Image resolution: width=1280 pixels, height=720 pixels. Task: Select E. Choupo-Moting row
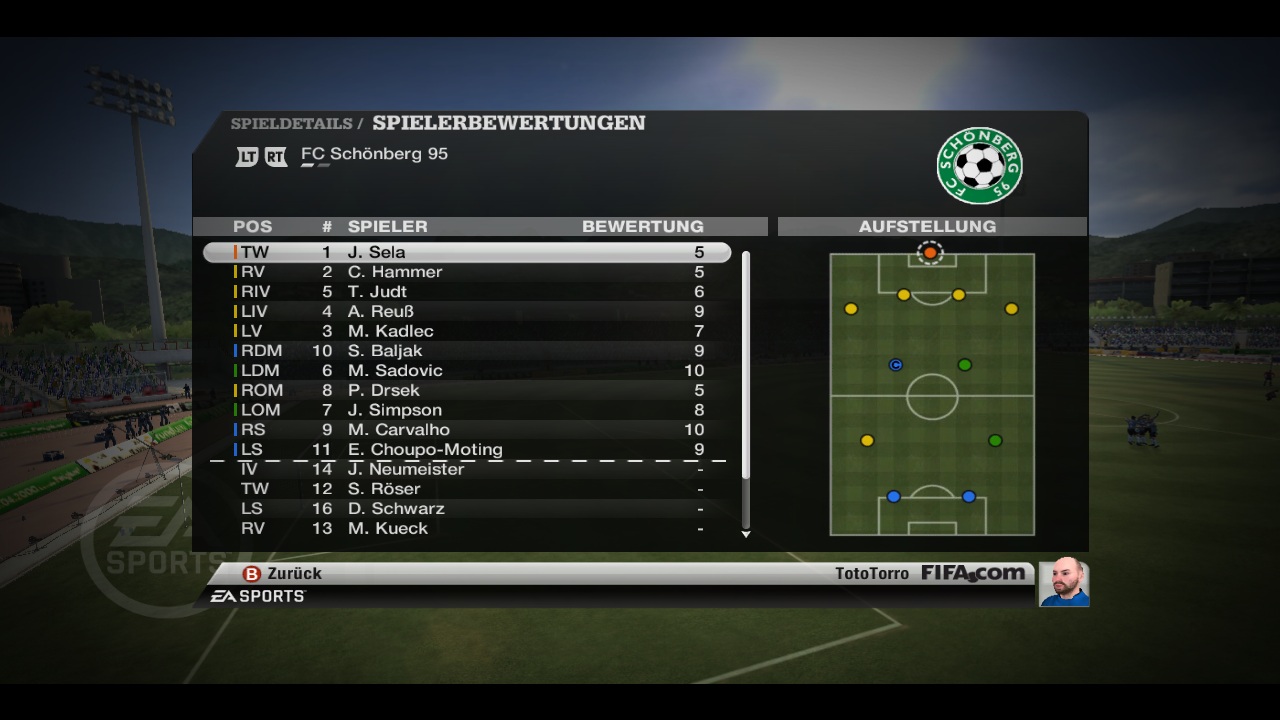coord(467,450)
